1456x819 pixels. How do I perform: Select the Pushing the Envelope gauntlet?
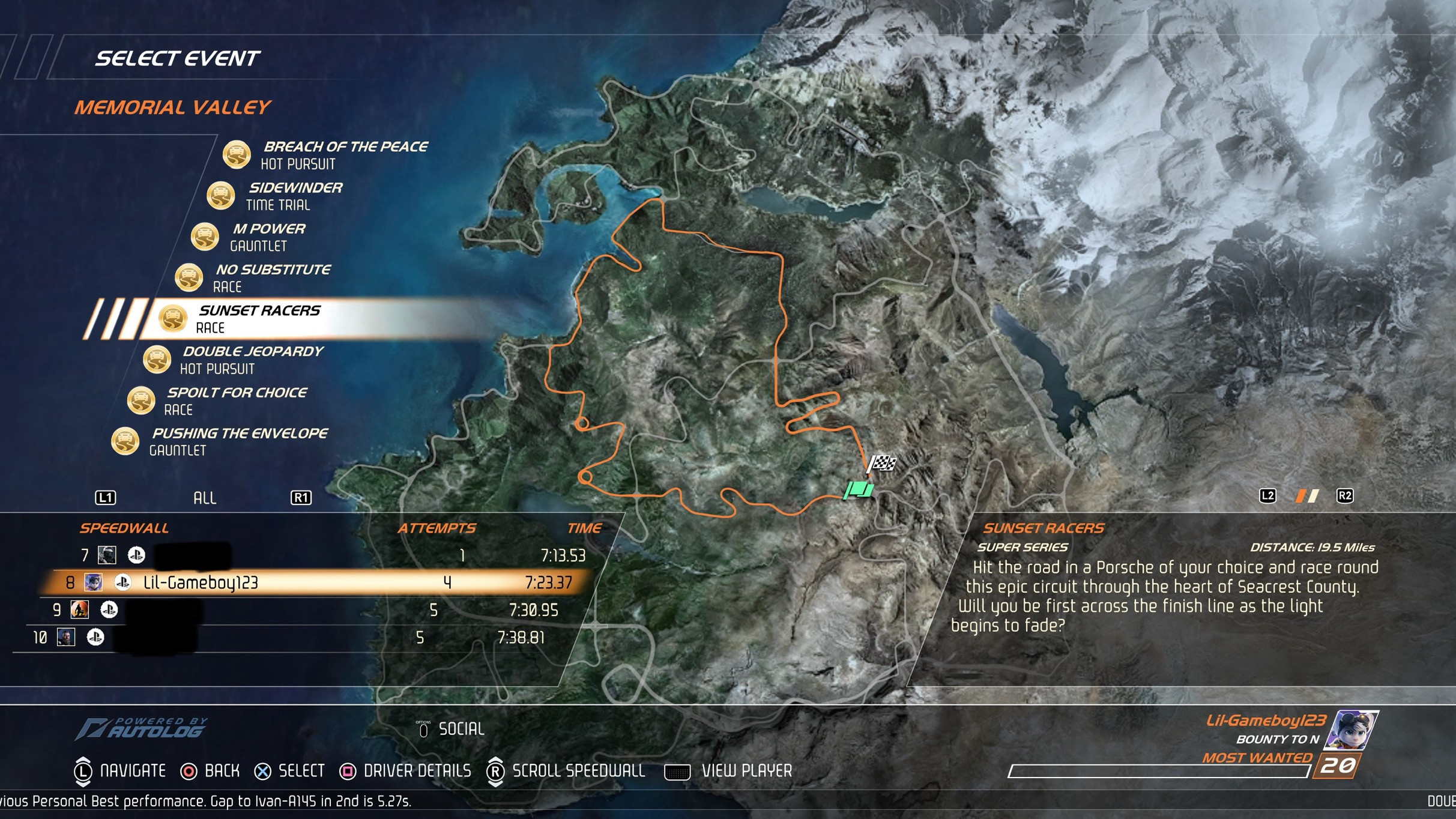[x=238, y=441]
